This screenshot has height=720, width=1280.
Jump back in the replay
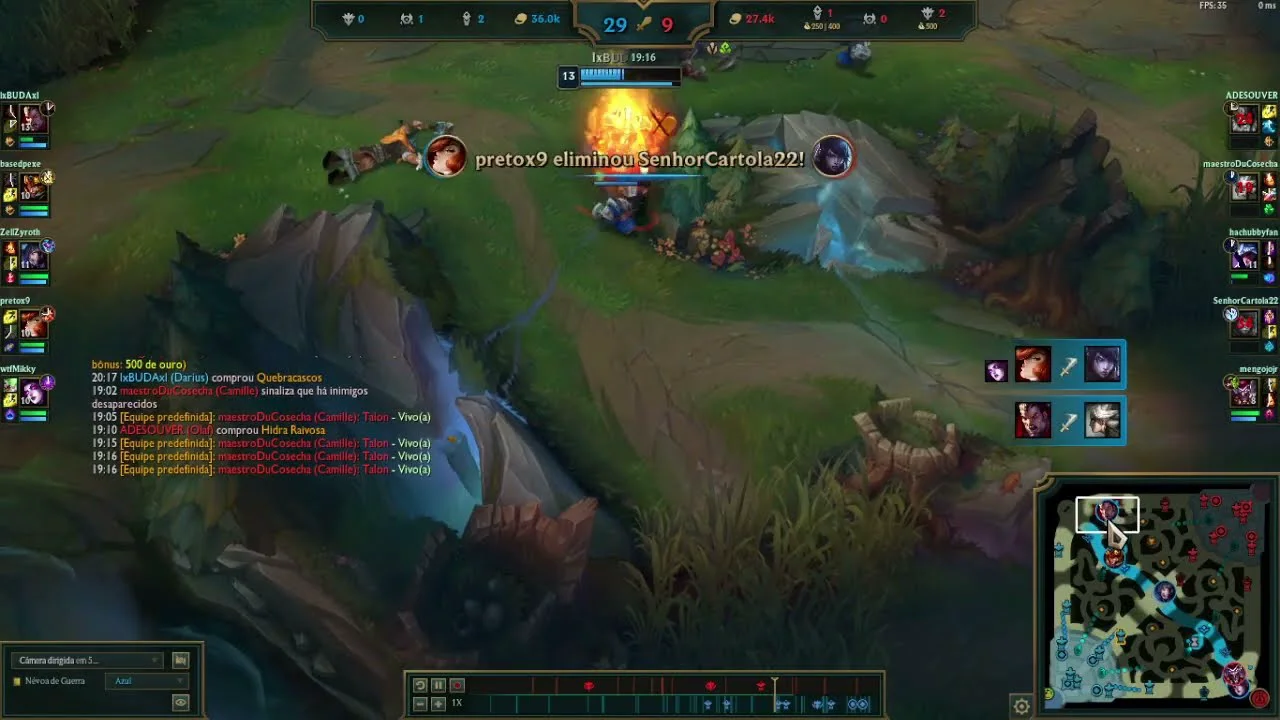pyautogui.click(x=420, y=685)
